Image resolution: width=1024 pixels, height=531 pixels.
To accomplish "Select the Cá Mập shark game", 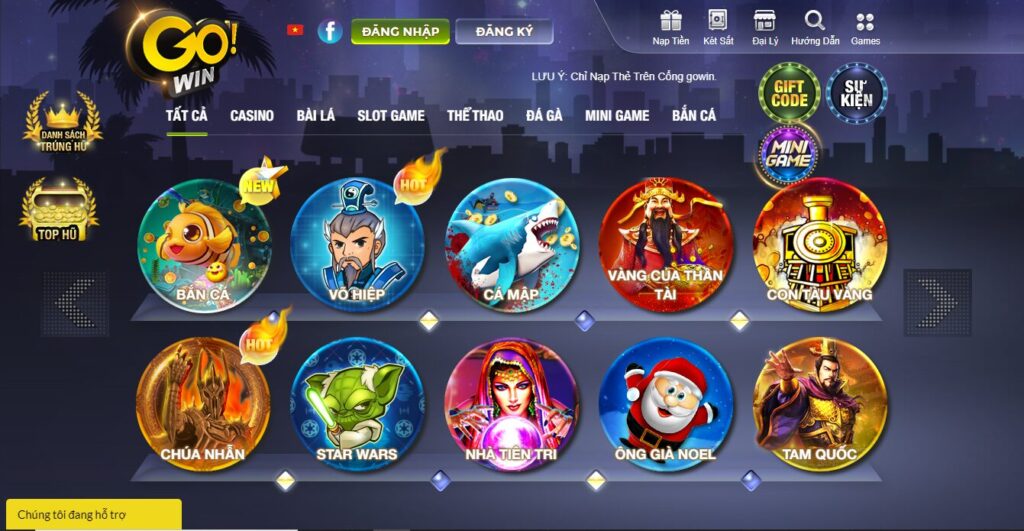I will point(511,245).
